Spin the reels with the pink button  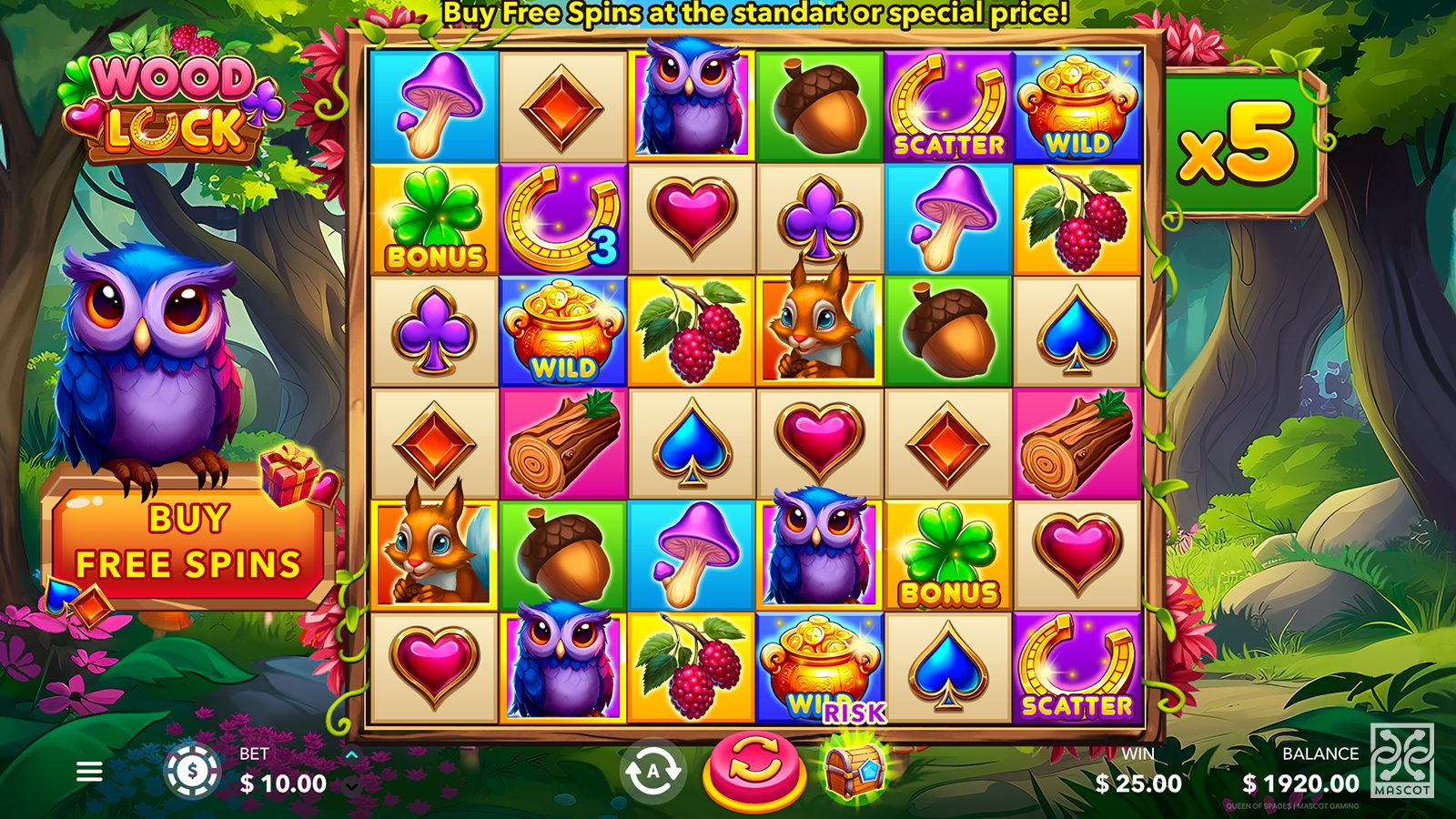click(x=754, y=770)
